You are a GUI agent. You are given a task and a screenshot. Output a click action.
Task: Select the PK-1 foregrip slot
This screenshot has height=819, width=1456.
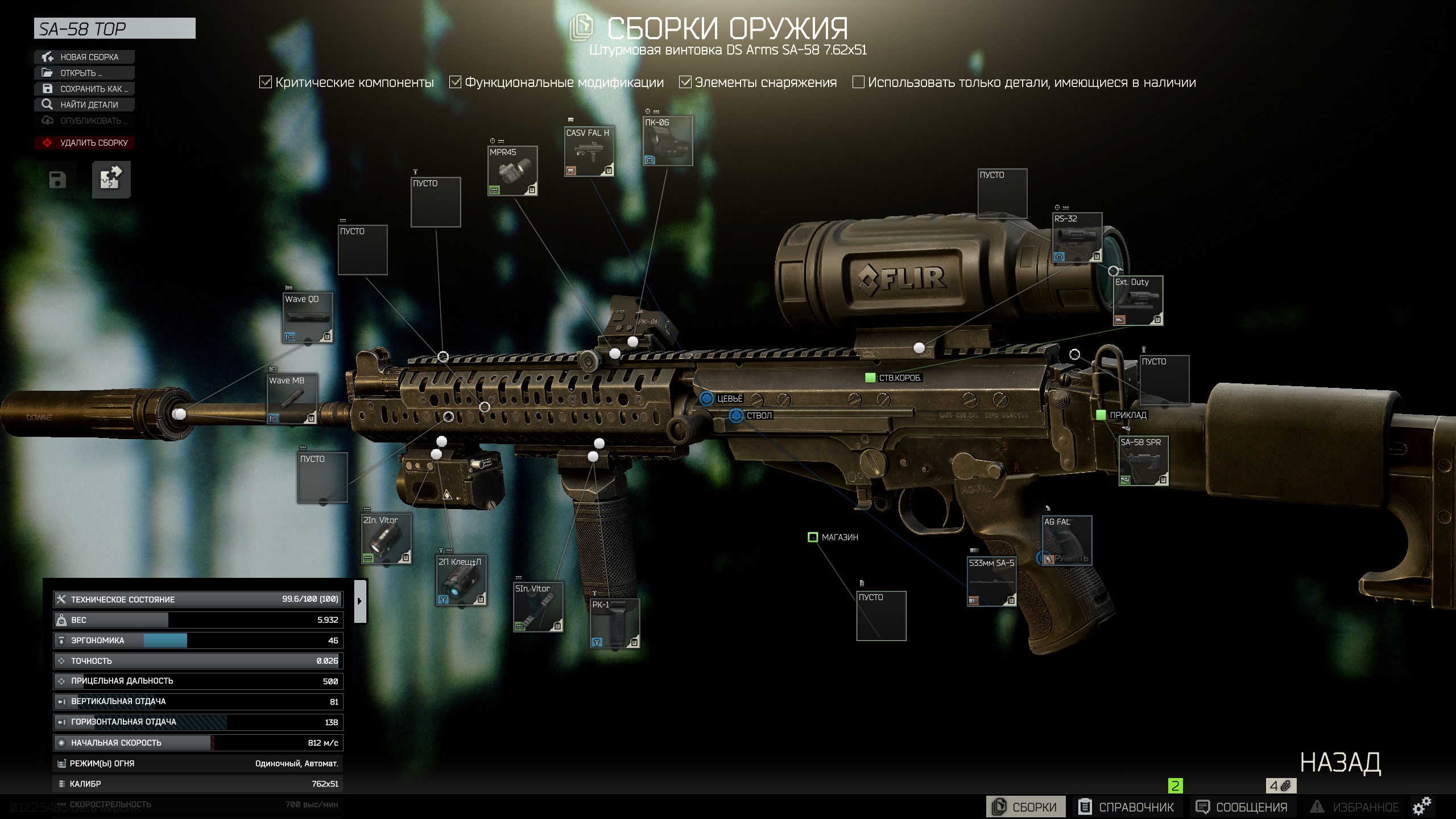(614, 623)
